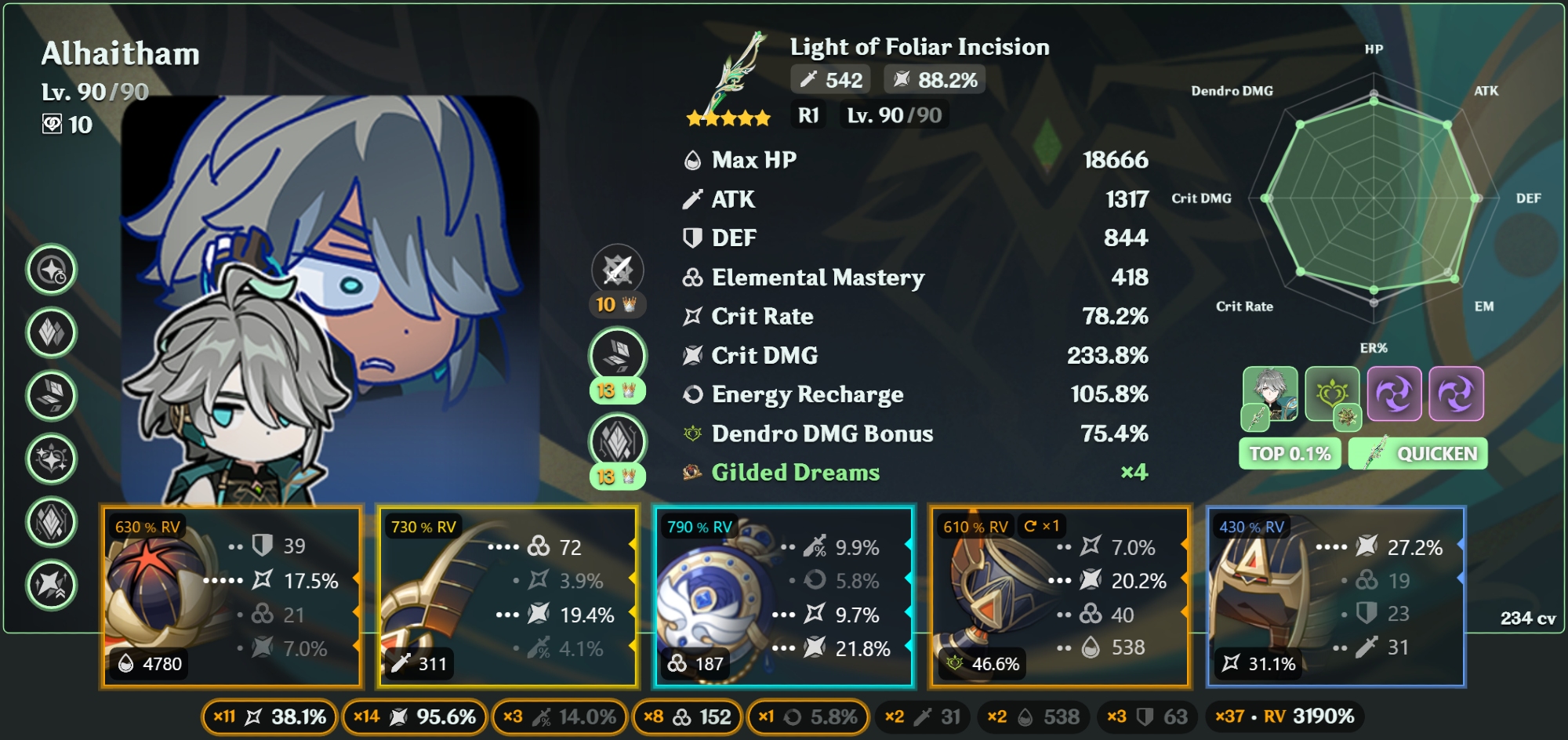The width and height of the screenshot is (1568, 740).
Task: Click the flat HP 538 substat pill
Action: pyautogui.click(x=1033, y=717)
